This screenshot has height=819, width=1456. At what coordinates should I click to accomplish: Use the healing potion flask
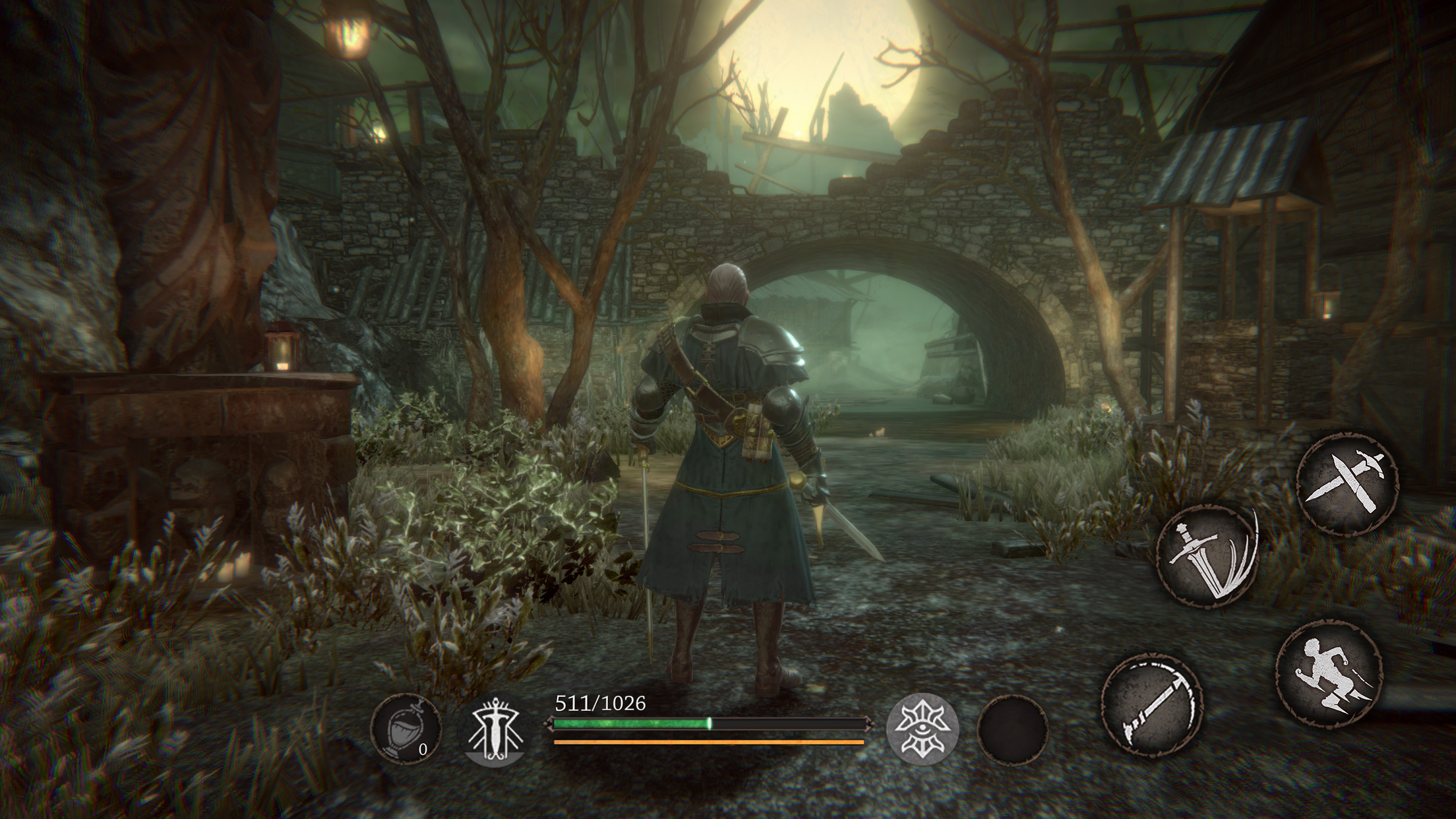point(405,729)
